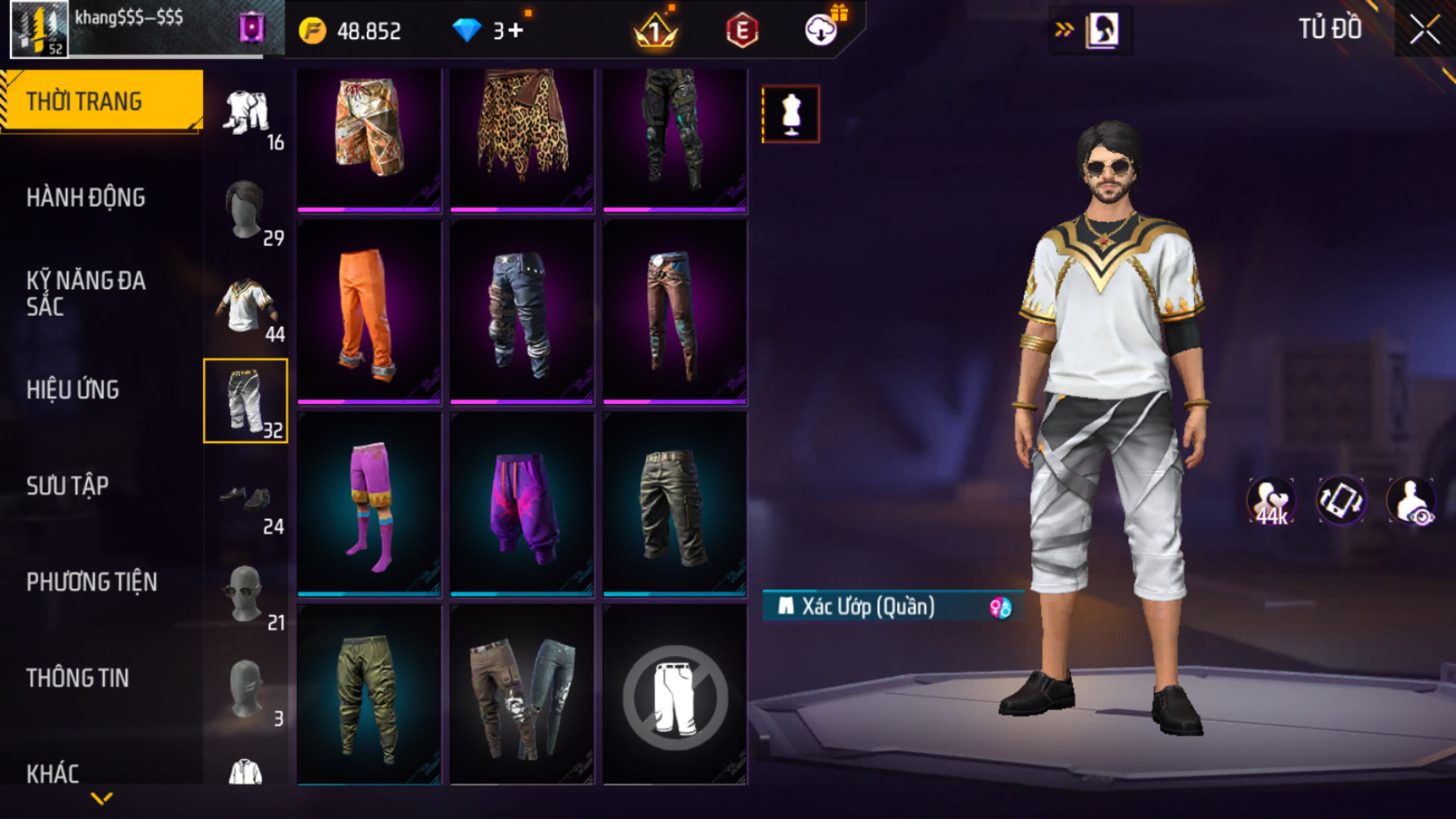Select Phương Tiện in the sidebar

point(91,582)
